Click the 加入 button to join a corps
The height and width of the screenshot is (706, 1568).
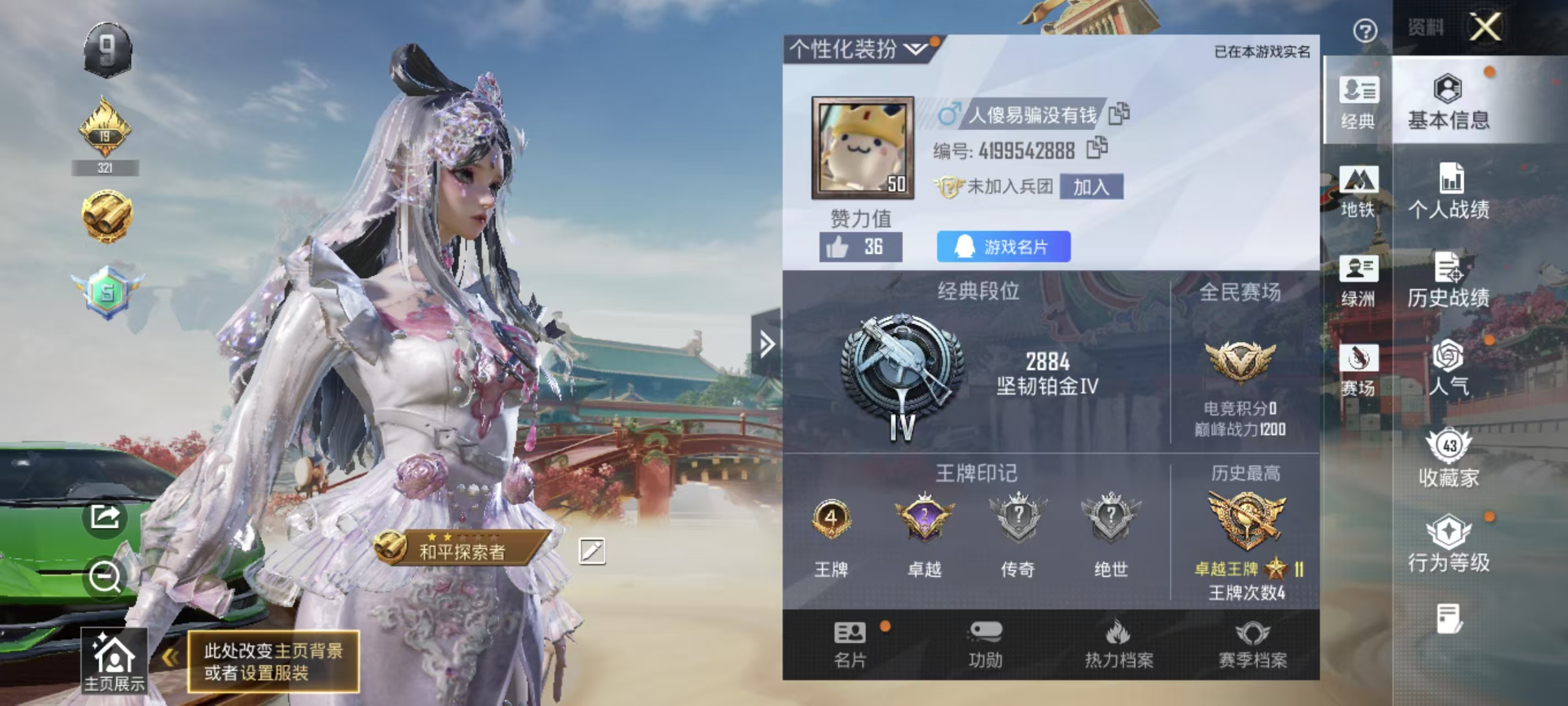pos(1091,186)
